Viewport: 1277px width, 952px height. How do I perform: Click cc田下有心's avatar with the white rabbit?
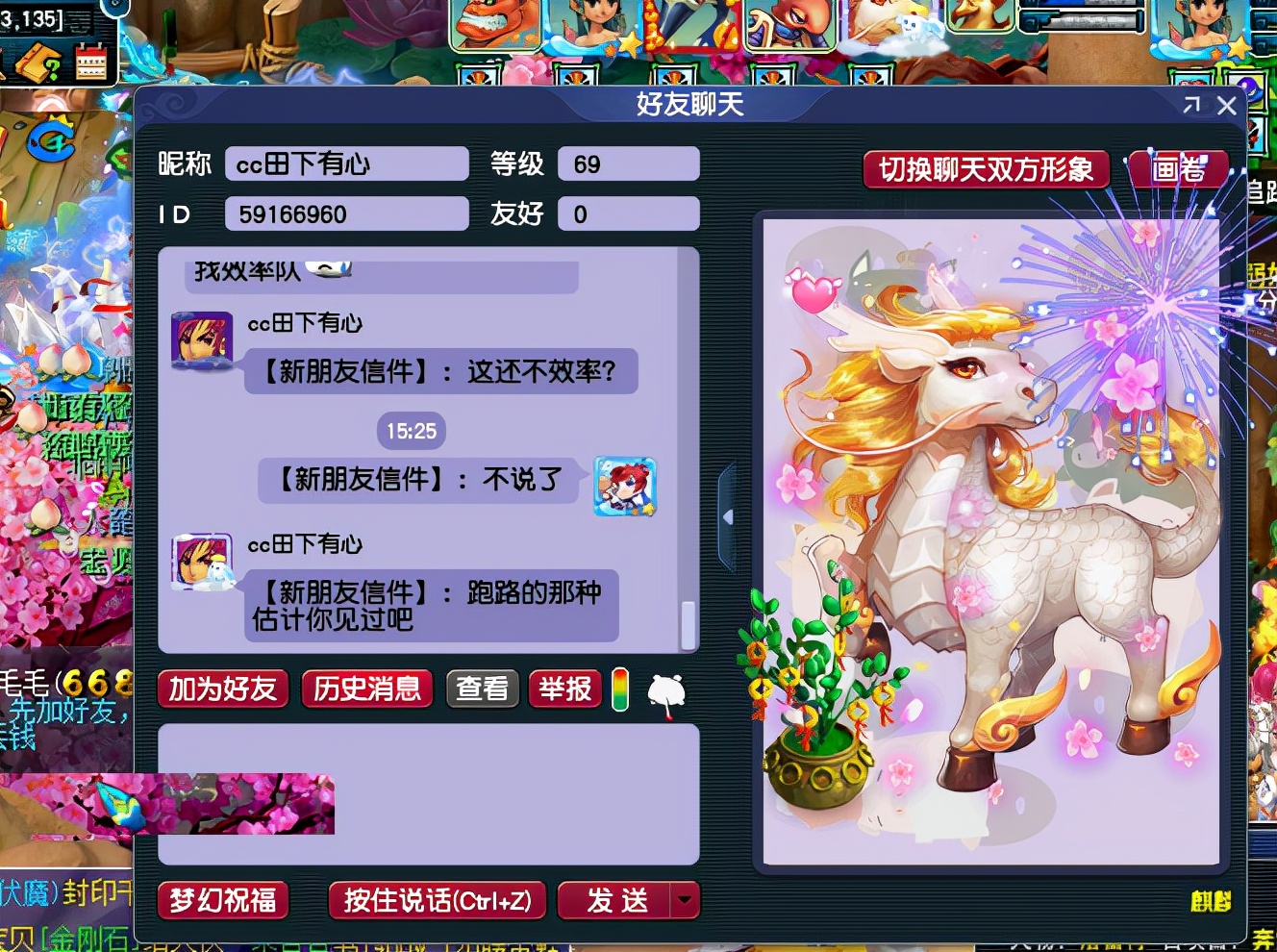tap(201, 564)
